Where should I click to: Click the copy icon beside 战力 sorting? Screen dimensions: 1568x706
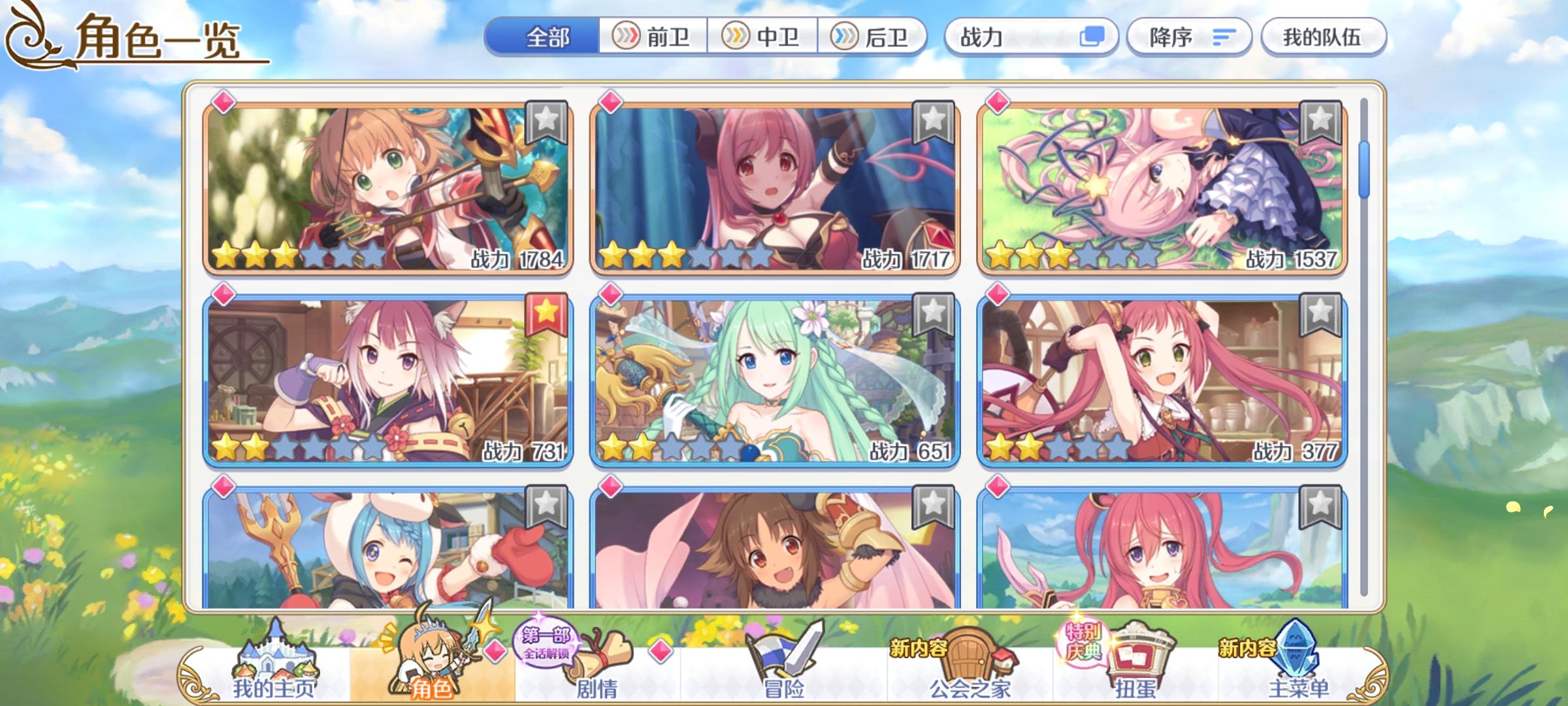tap(1093, 37)
